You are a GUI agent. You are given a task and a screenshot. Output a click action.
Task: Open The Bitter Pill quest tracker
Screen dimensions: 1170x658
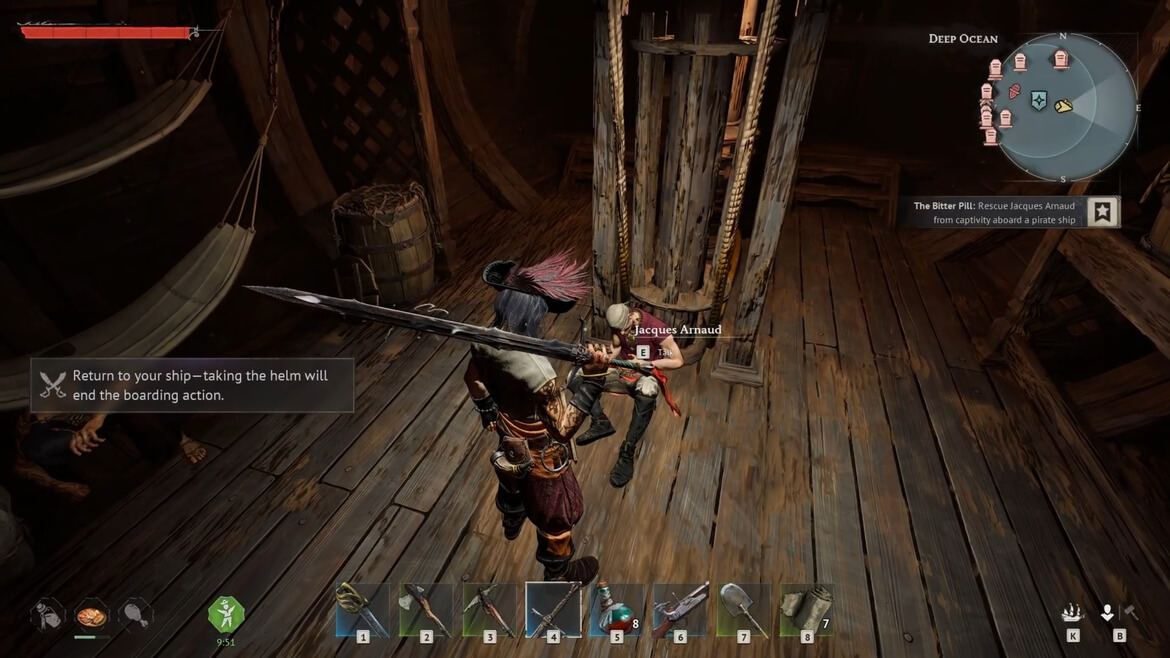click(x=993, y=212)
